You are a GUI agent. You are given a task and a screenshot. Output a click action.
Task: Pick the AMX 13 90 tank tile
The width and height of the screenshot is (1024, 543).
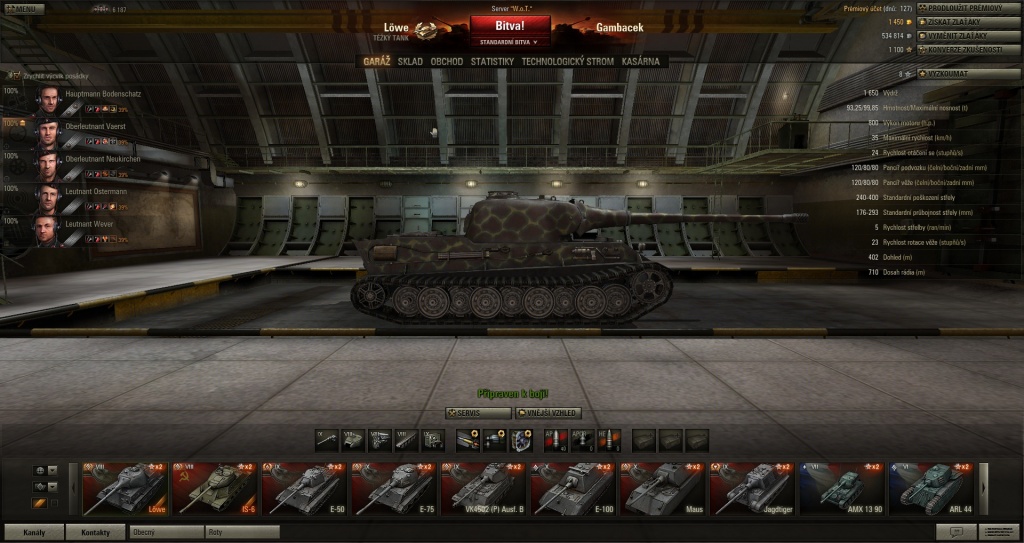pyautogui.click(x=841, y=489)
